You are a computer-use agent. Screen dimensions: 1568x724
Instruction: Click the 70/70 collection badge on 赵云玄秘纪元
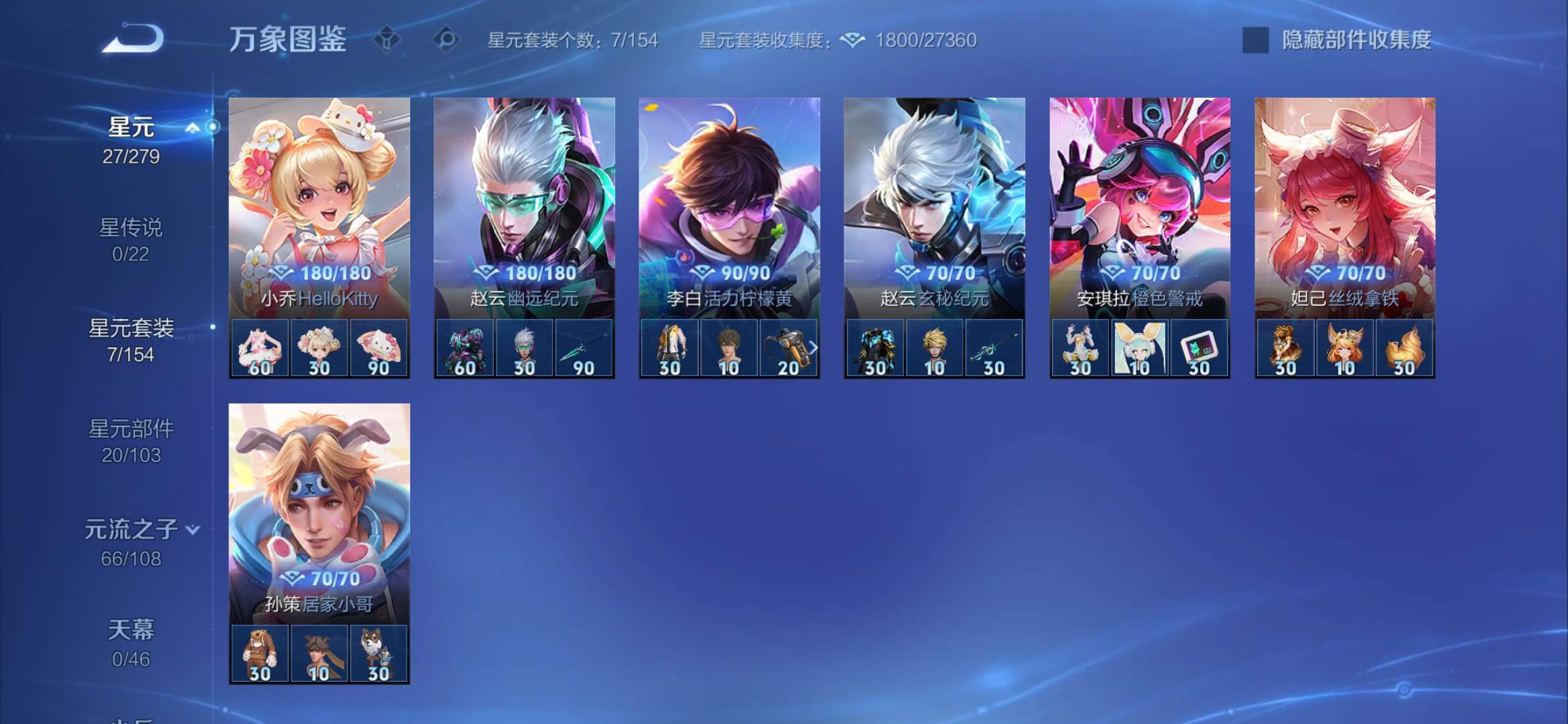(933, 271)
